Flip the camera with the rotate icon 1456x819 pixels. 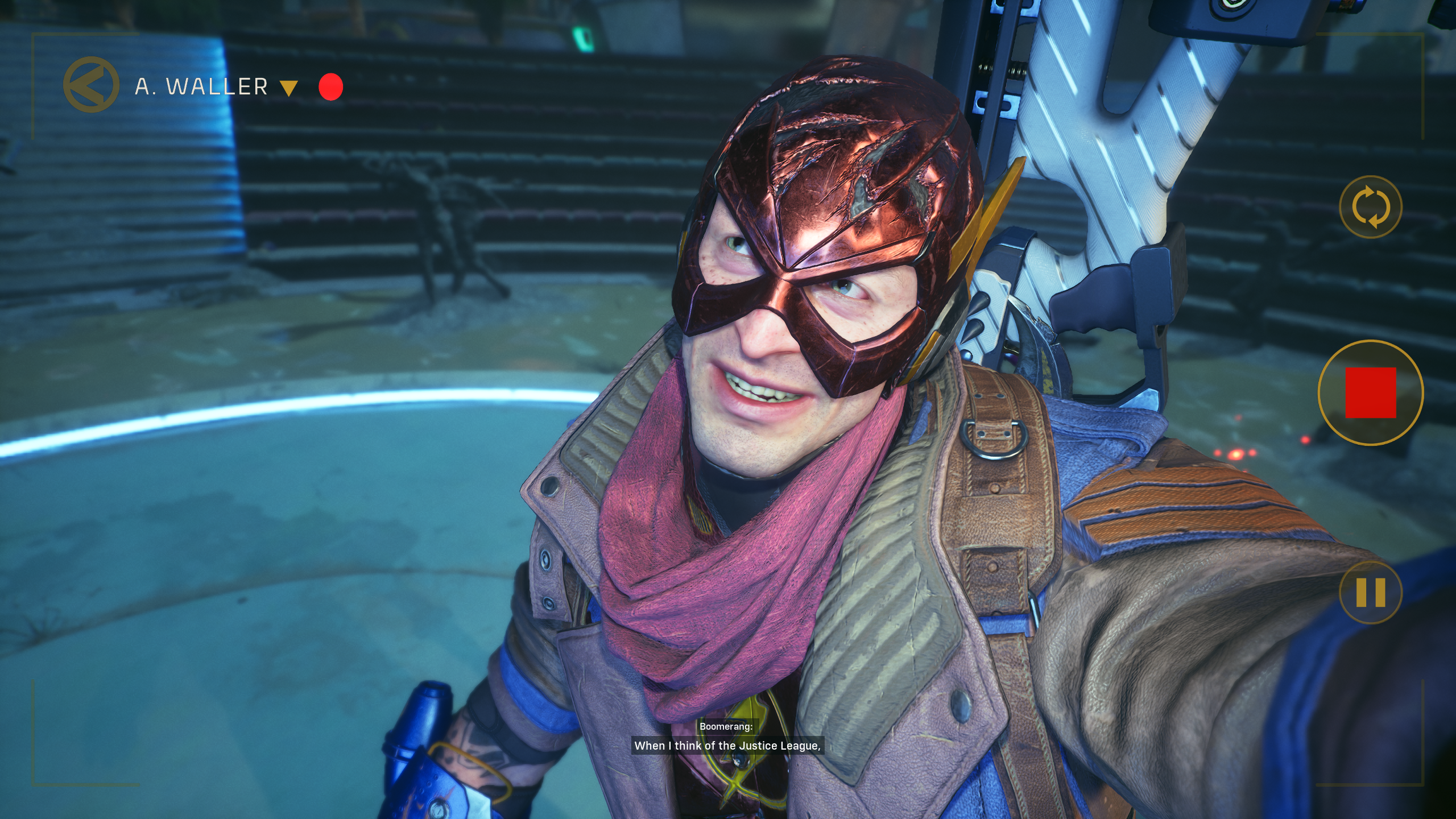click(1371, 207)
